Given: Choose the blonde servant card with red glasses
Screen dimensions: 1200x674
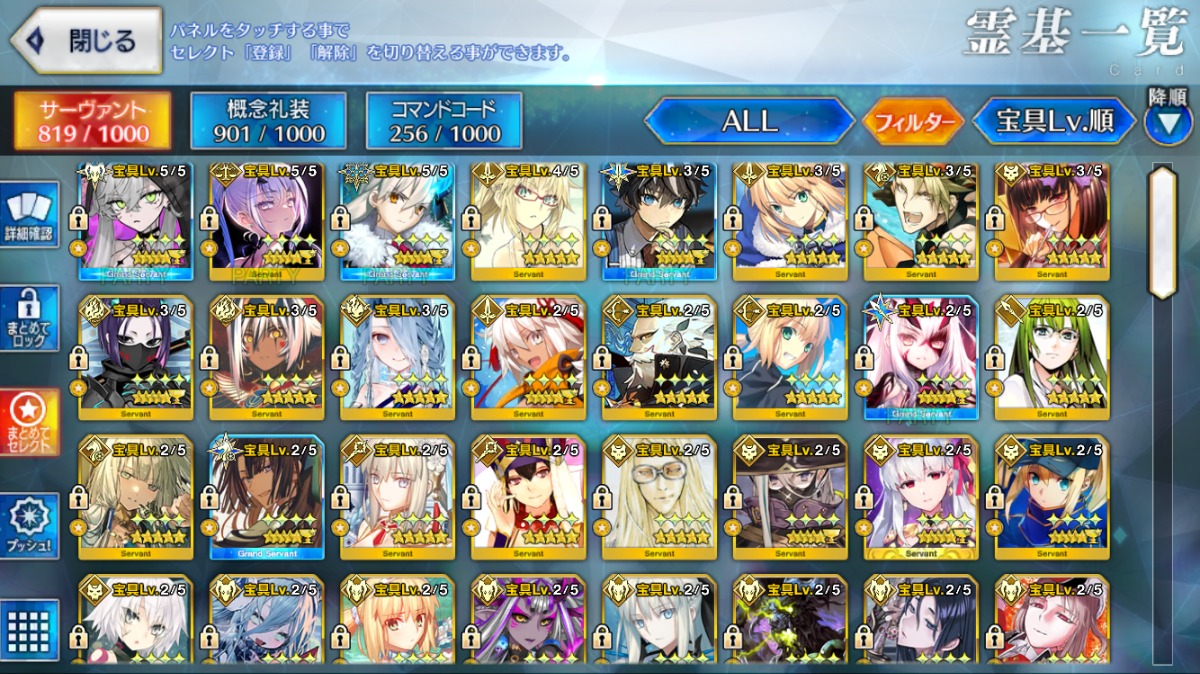Looking at the screenshot, I should pos(529,220).
